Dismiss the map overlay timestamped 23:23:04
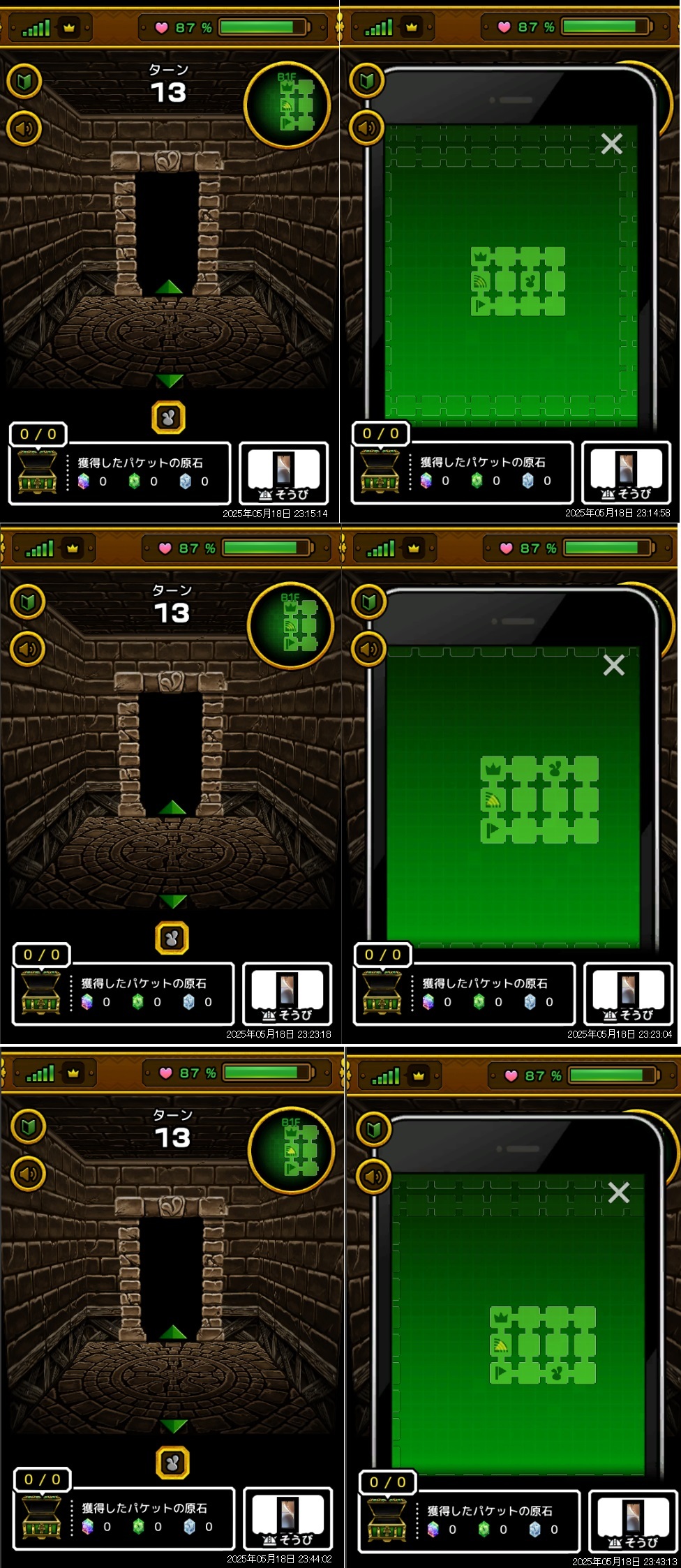 point(613,665)
